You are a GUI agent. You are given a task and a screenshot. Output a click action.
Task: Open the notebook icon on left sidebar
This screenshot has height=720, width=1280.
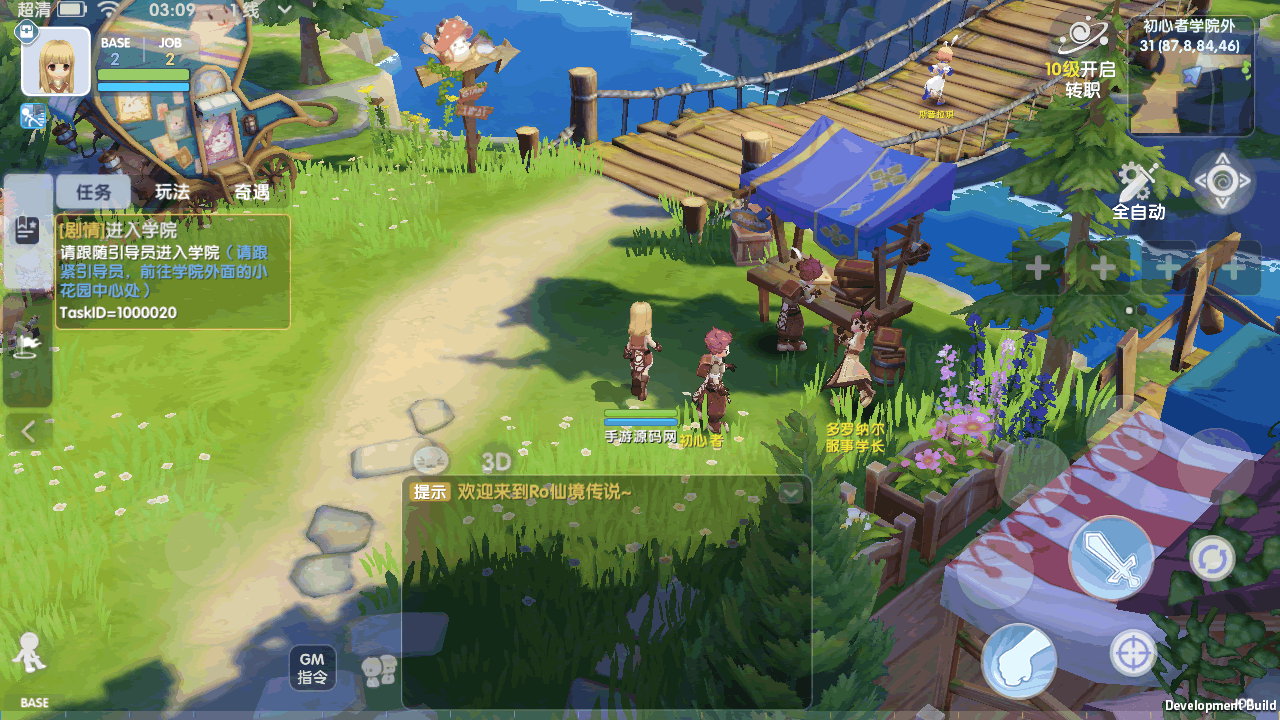click(27, 230)
